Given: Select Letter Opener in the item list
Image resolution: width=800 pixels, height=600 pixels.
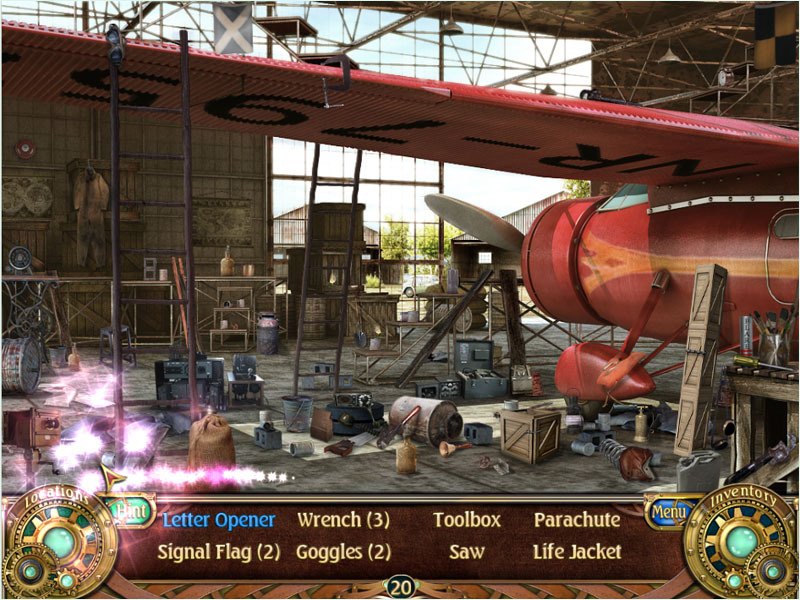Looking at the screenshot, I should coord(218,520).
